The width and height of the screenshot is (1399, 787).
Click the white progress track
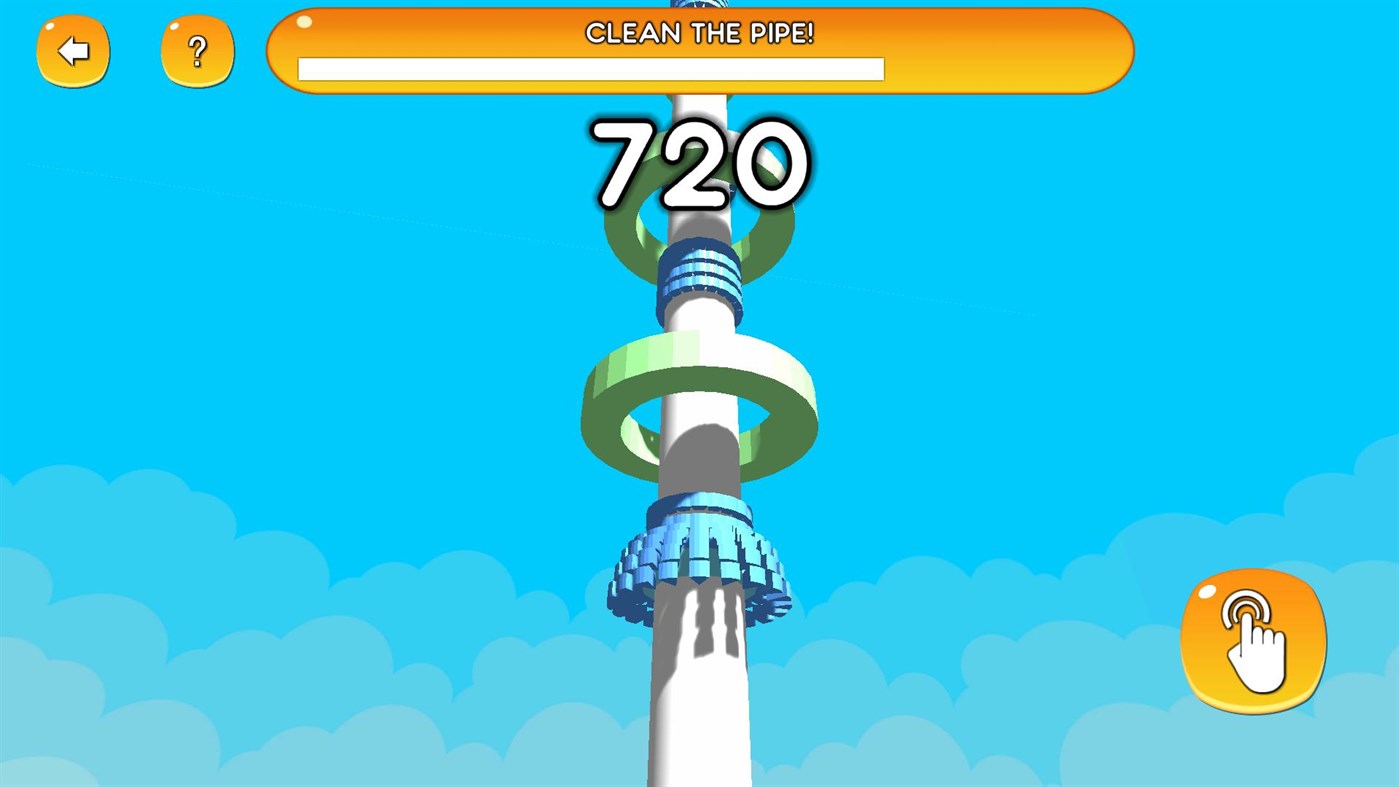590,69
